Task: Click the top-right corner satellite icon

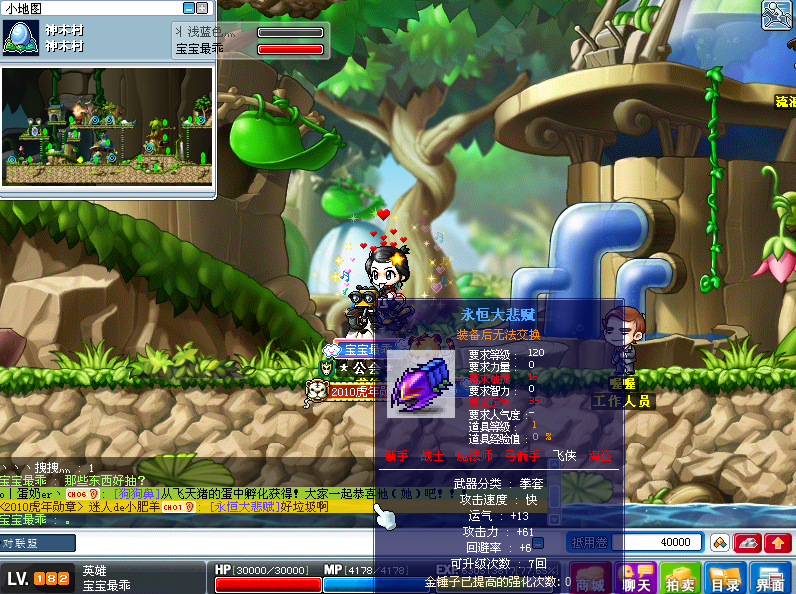Action: [x=777, y=15]
